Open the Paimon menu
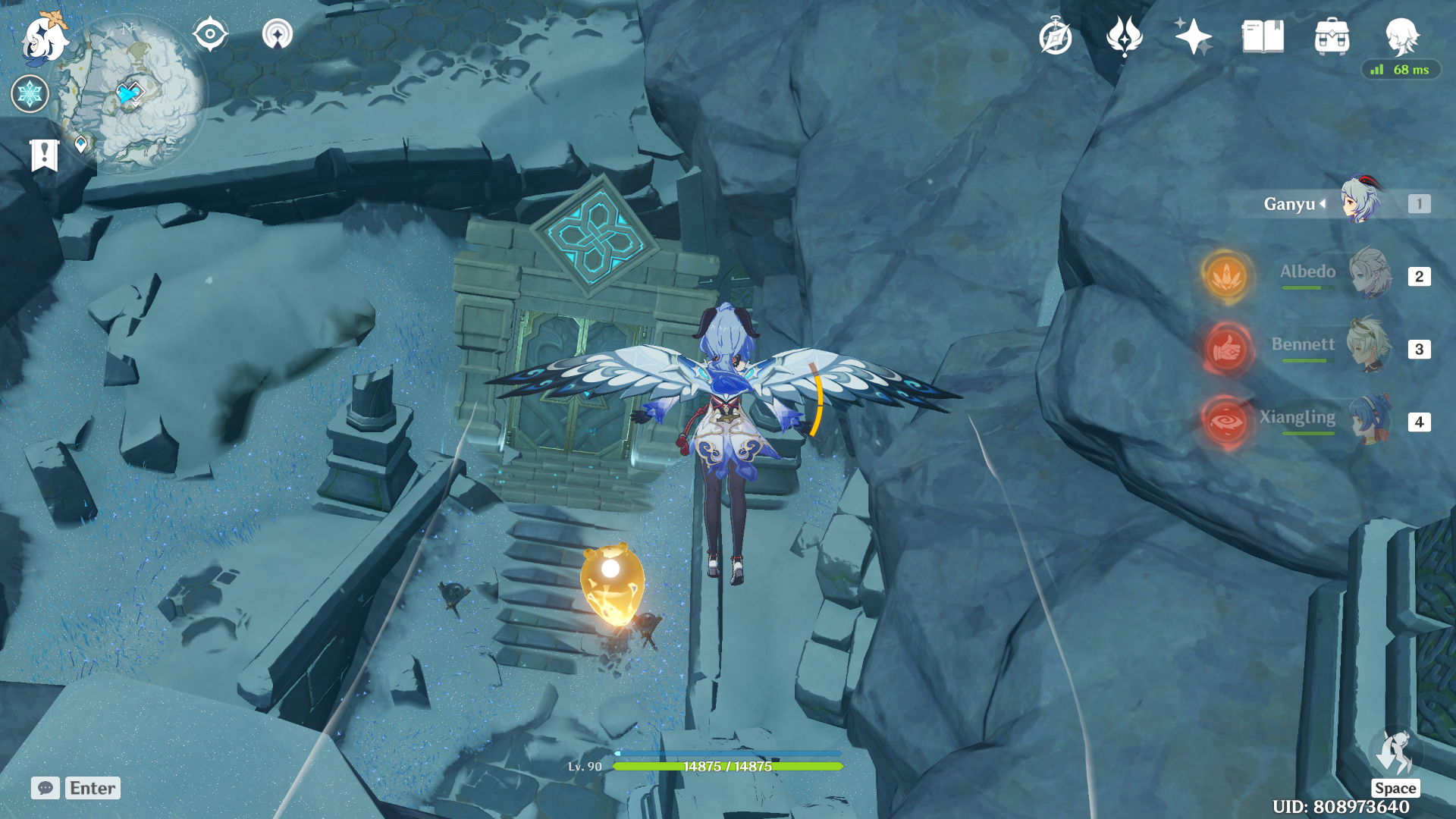 pyautogui.click(x=44, y=38)
